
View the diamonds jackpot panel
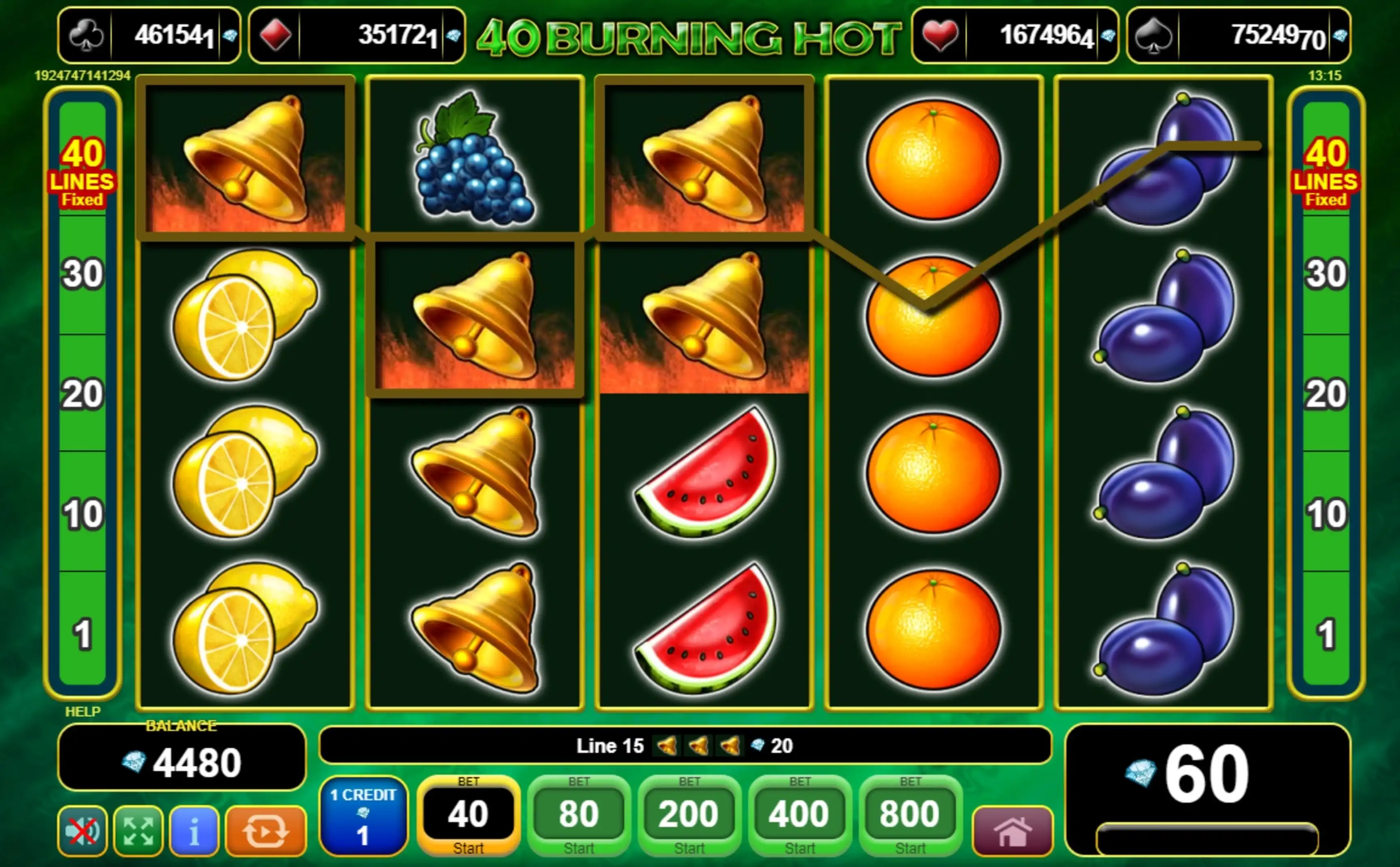(x=357, y=36)
